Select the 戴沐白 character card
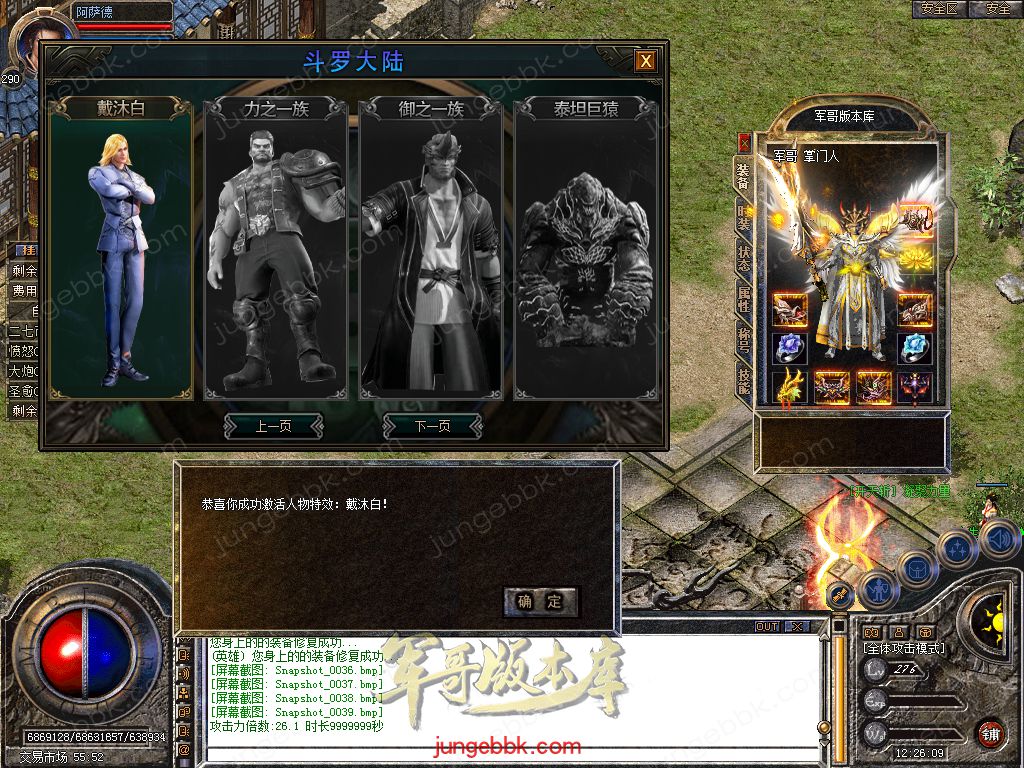Image resolution: width=1024 pixels, height=768 pixels. coord(121,250)
